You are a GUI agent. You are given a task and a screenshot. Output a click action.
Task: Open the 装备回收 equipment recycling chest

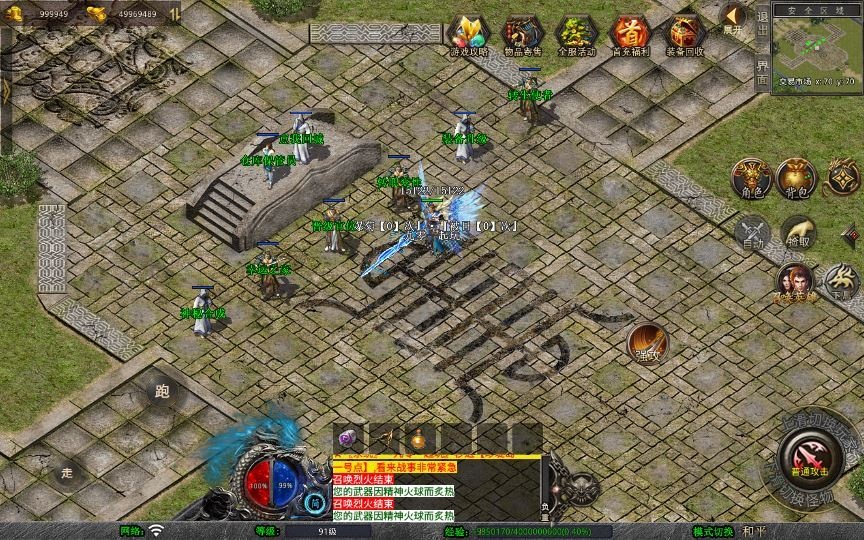(x=685, y=35)
